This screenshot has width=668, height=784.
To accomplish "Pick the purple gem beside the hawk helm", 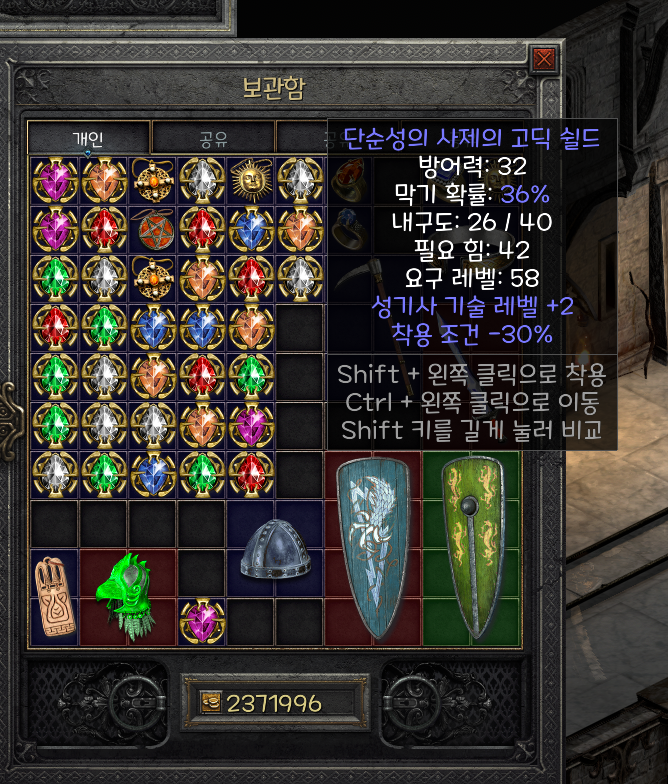I will pos(202,621).
